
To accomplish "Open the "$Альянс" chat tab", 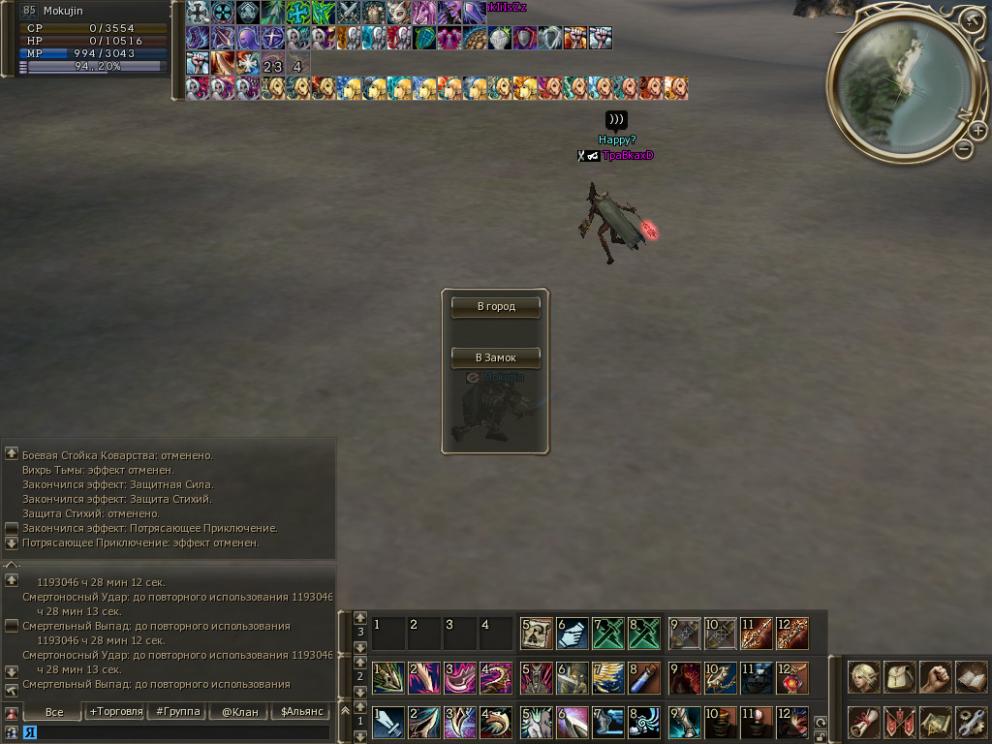I will (300, 712).
